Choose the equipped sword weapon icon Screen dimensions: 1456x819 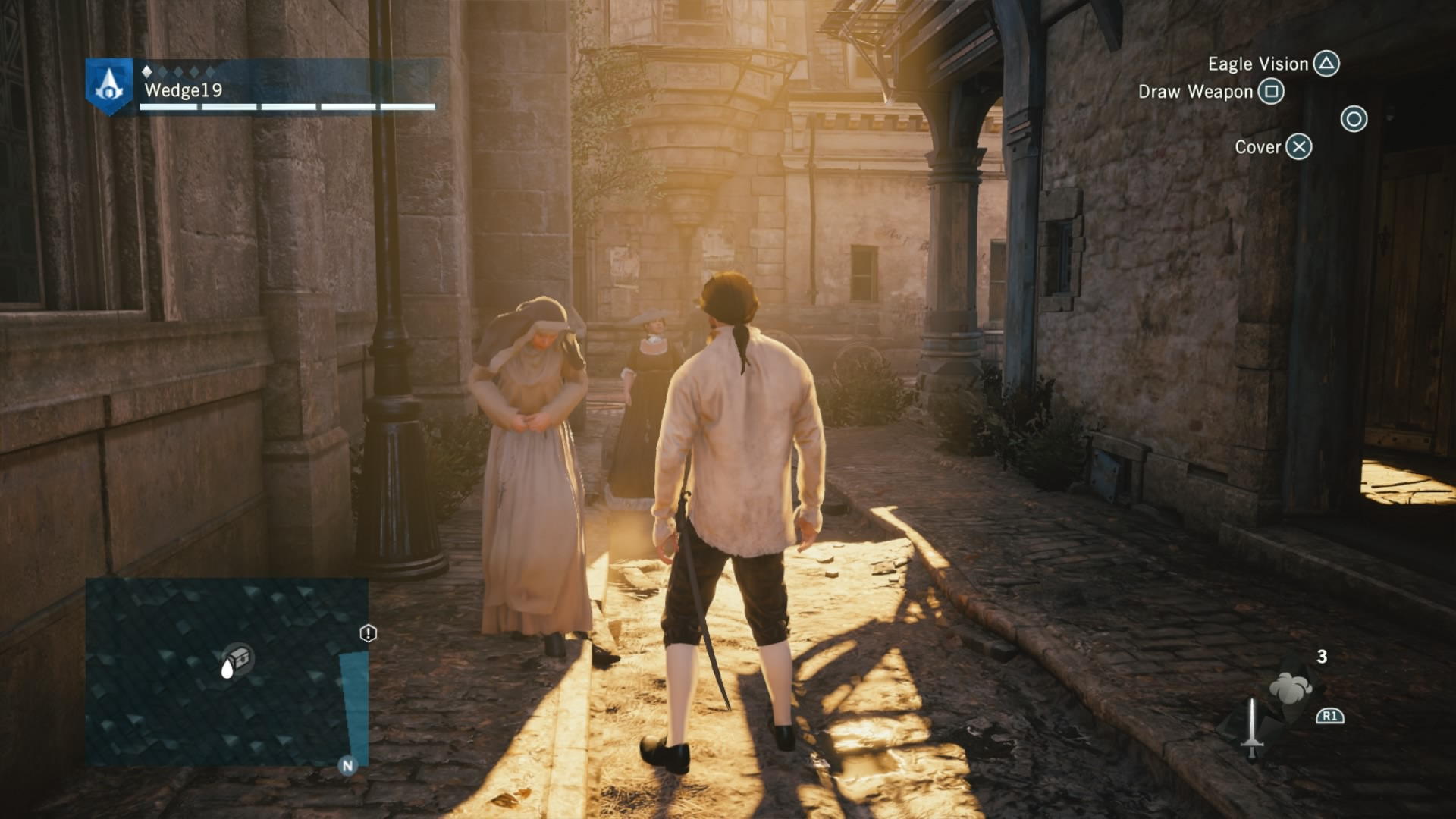[x=1252, y=727]
